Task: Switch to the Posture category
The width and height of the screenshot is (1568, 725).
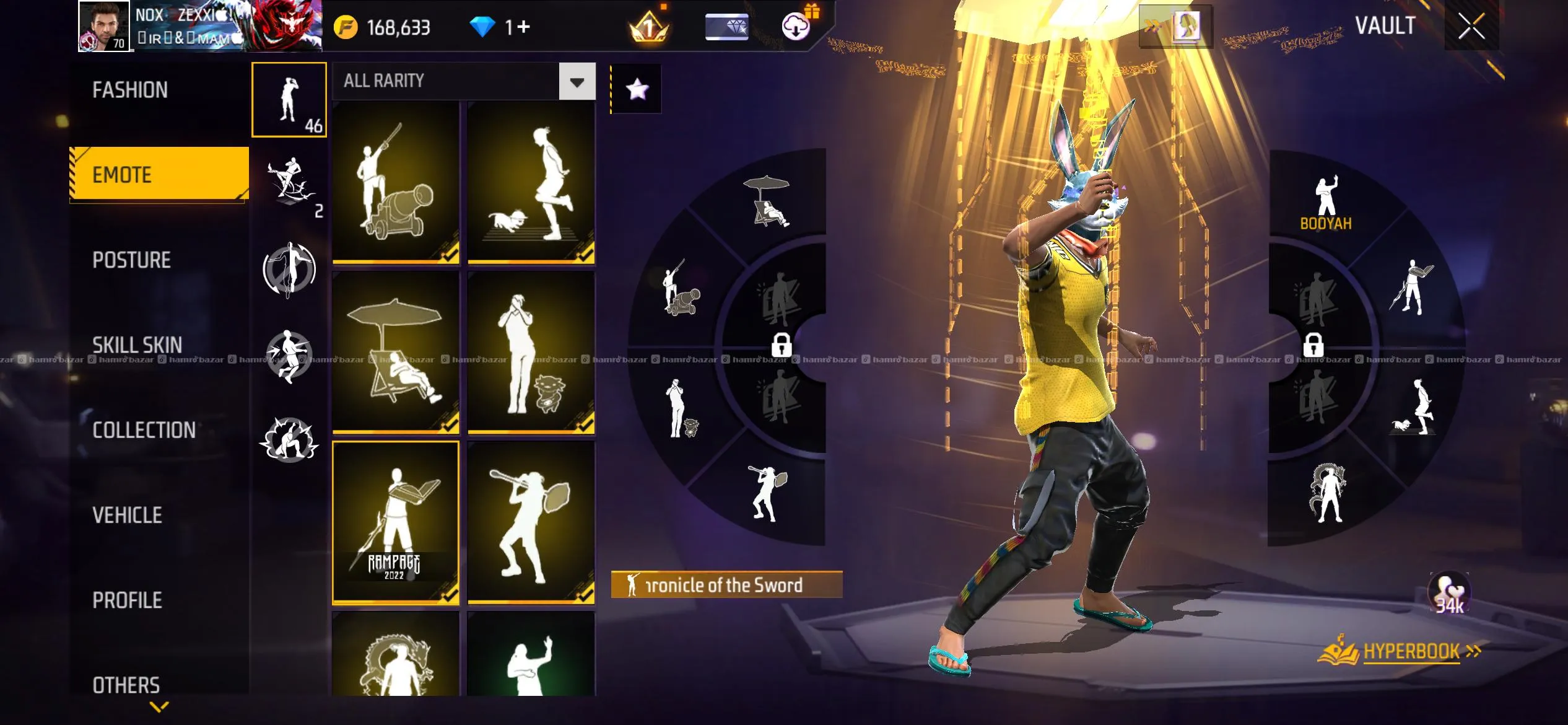Action: coord(131,260)
